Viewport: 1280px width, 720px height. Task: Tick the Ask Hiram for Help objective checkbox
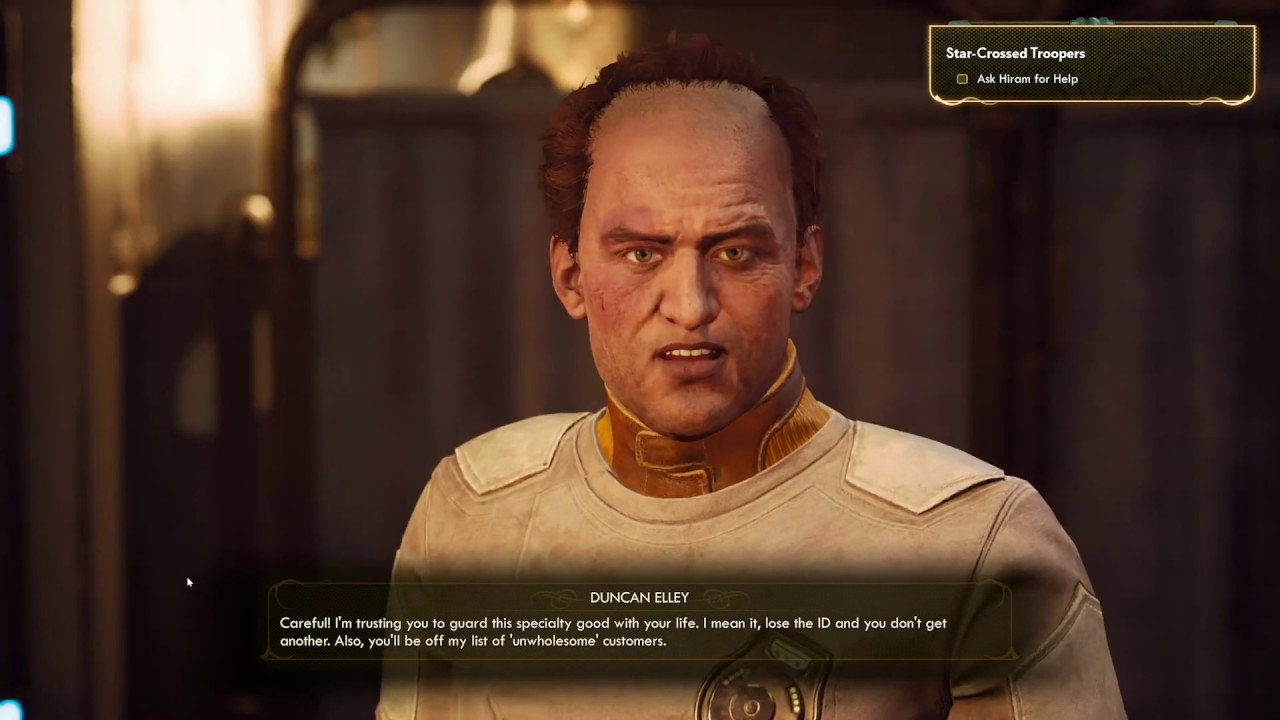pos(962,79)
